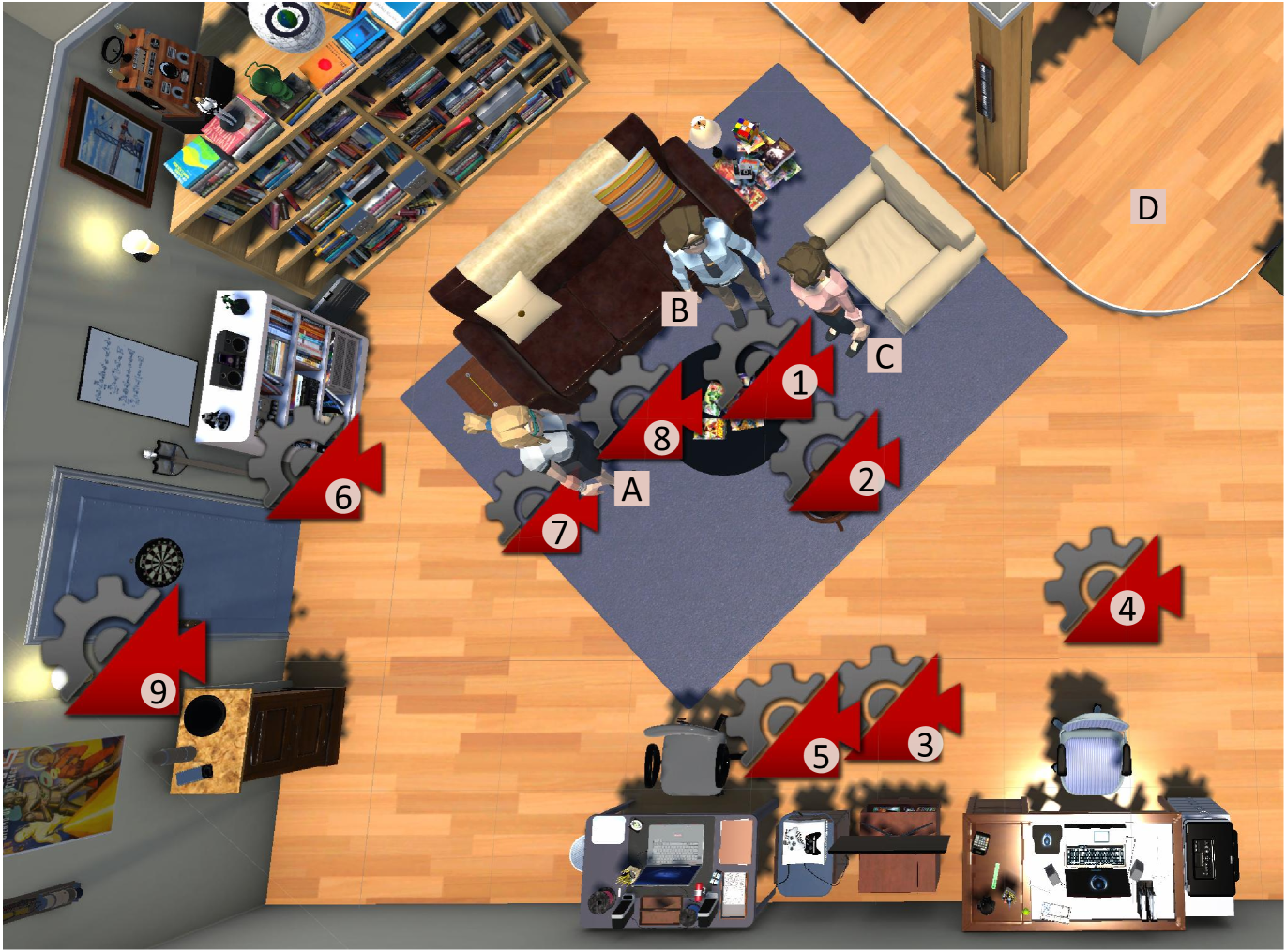Click camera marker number 7
1286x952 pixels.
pyautogui.click(x=560, y=532)
